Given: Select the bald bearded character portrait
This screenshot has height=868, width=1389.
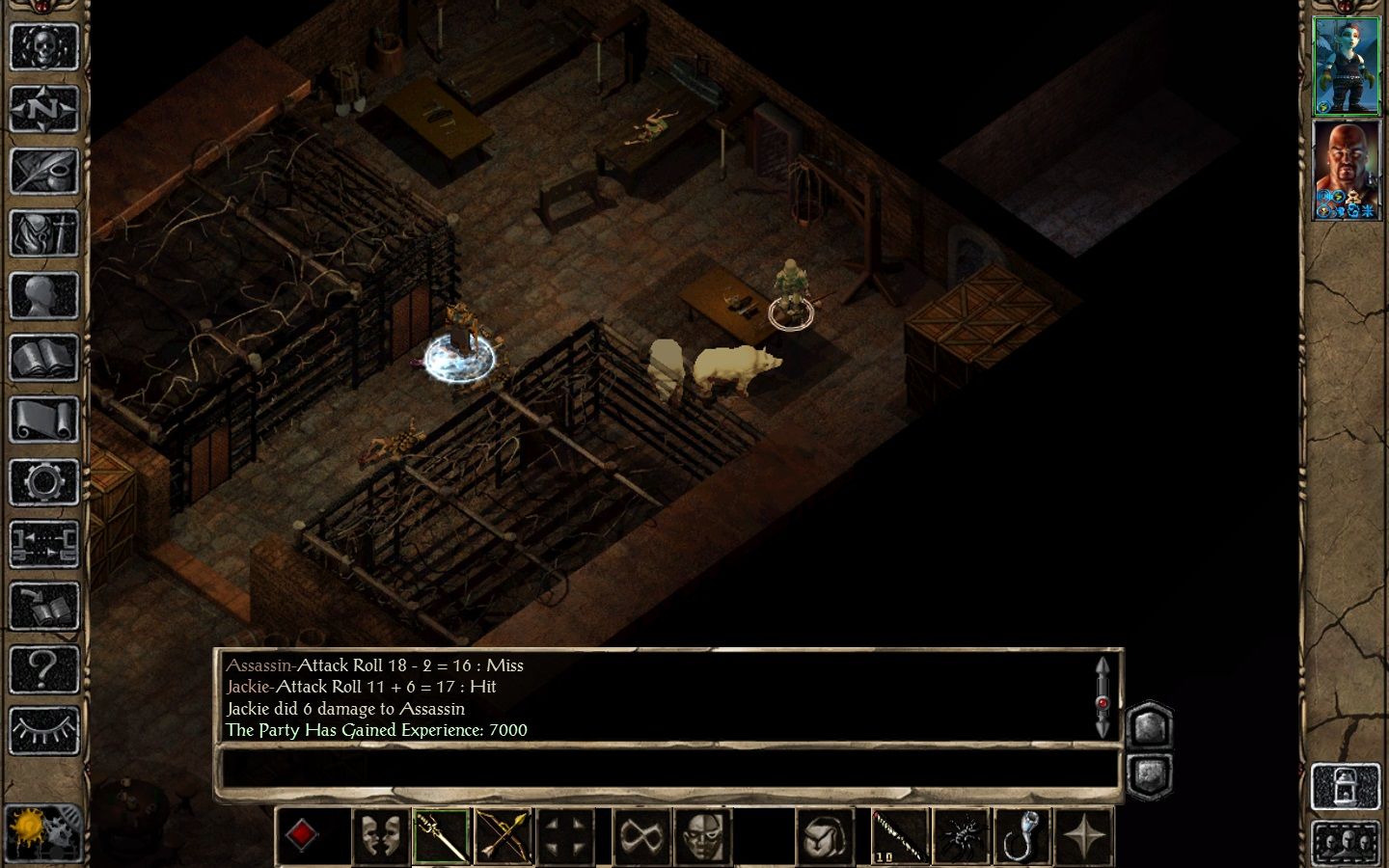Looking at the screenshot, I should coord(1347,170).
